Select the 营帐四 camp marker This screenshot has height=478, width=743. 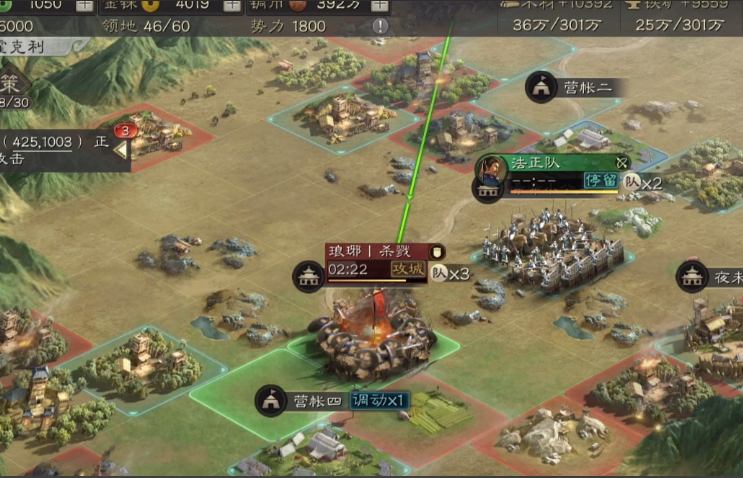pyautogui.click(x=270, y=401)
